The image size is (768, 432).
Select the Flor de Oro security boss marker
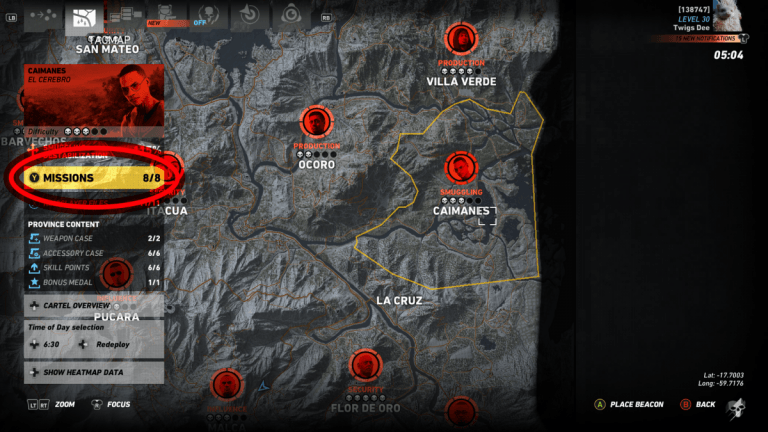(x=366, y=366)
